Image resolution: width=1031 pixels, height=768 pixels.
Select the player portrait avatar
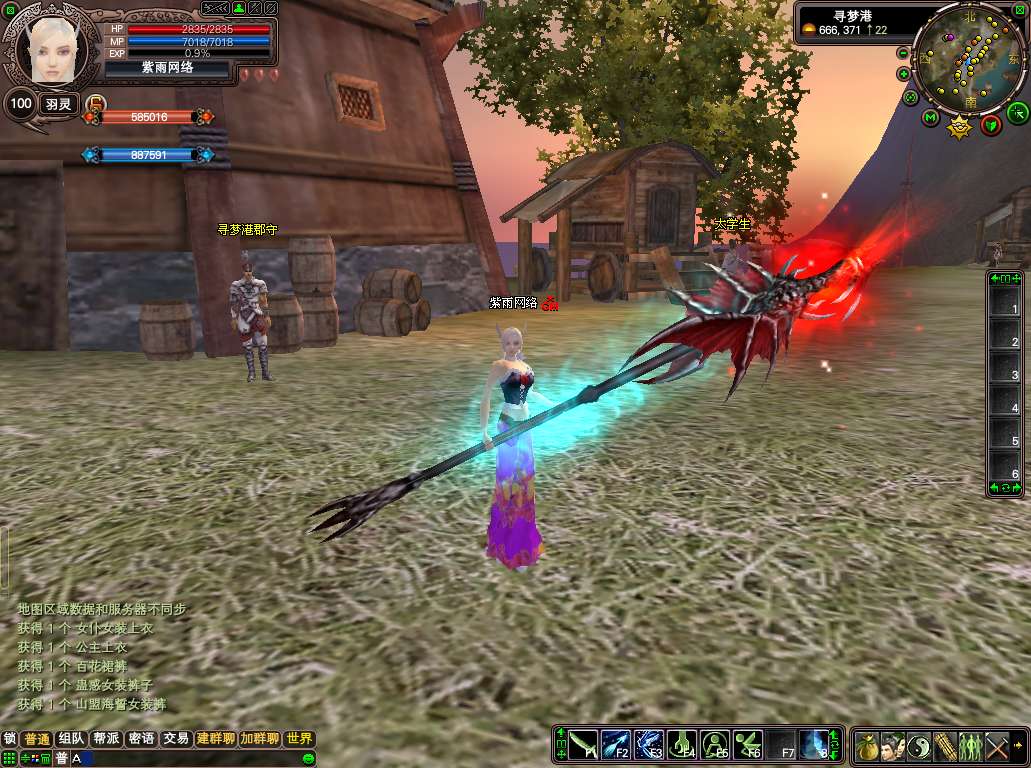(50, 48)
